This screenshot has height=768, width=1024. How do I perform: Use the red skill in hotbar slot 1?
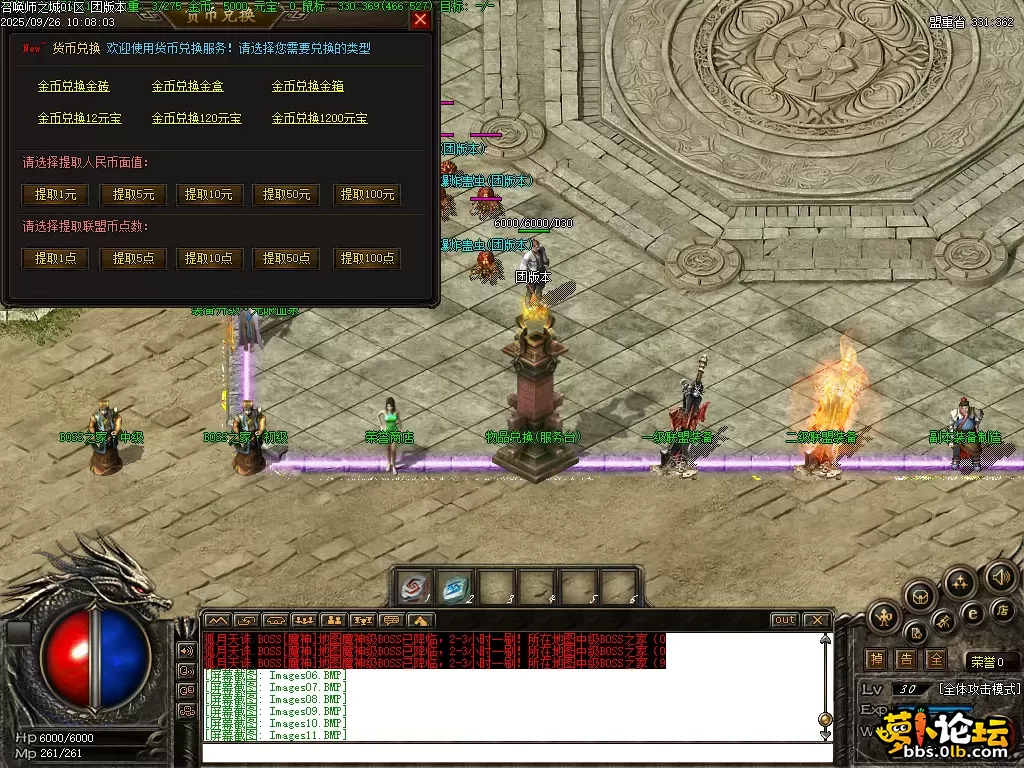pos(415,586)
